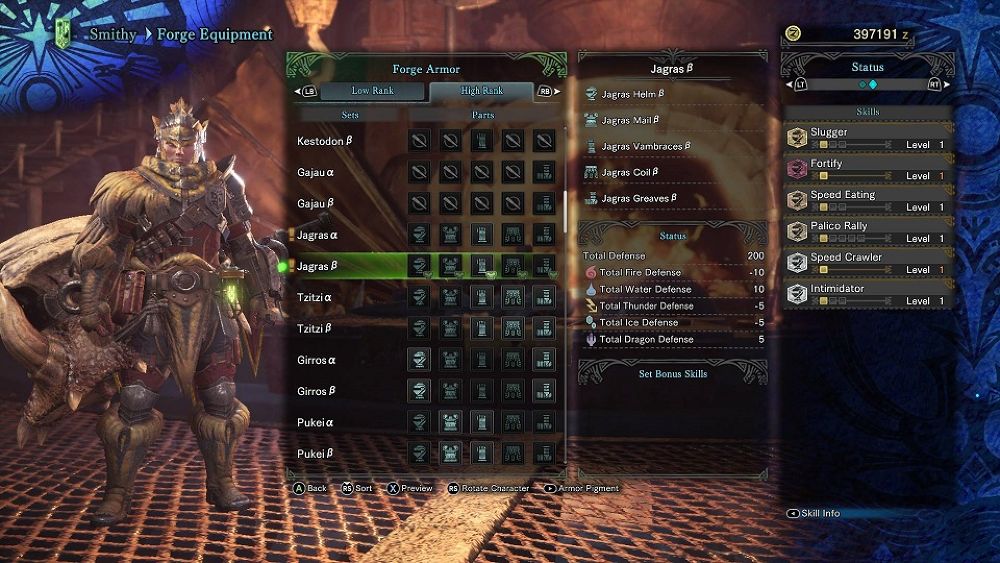Select the Gajau β armor set

[317, 204]
